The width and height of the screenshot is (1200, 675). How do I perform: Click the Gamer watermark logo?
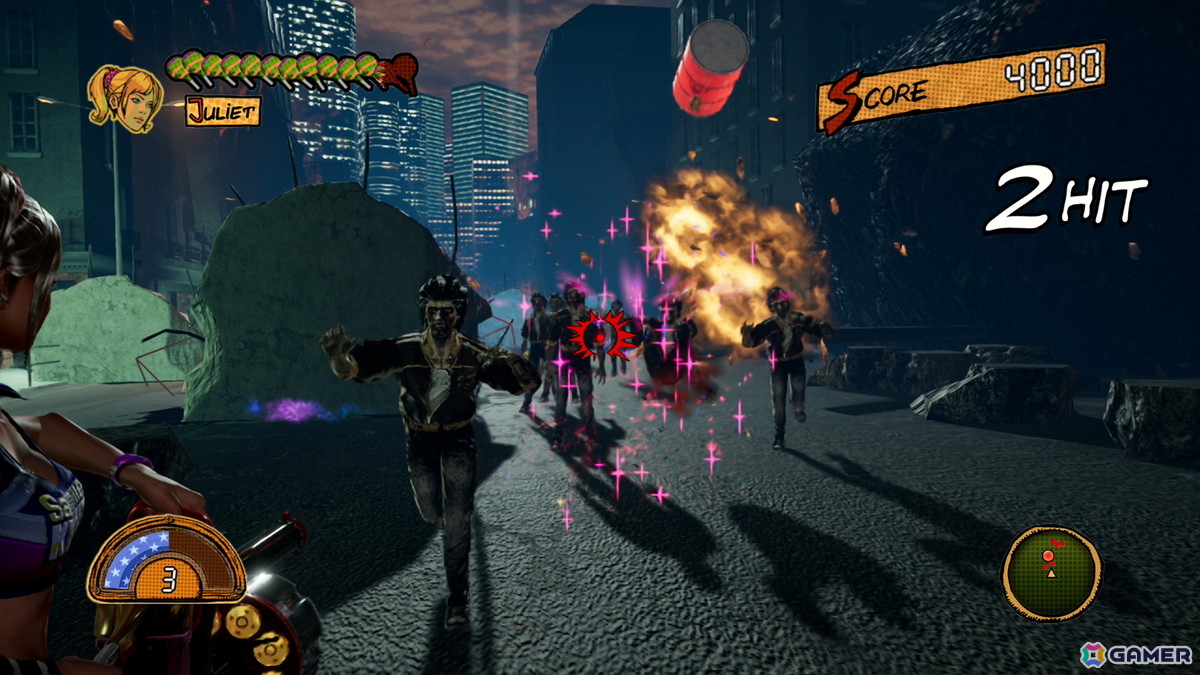1137,654
